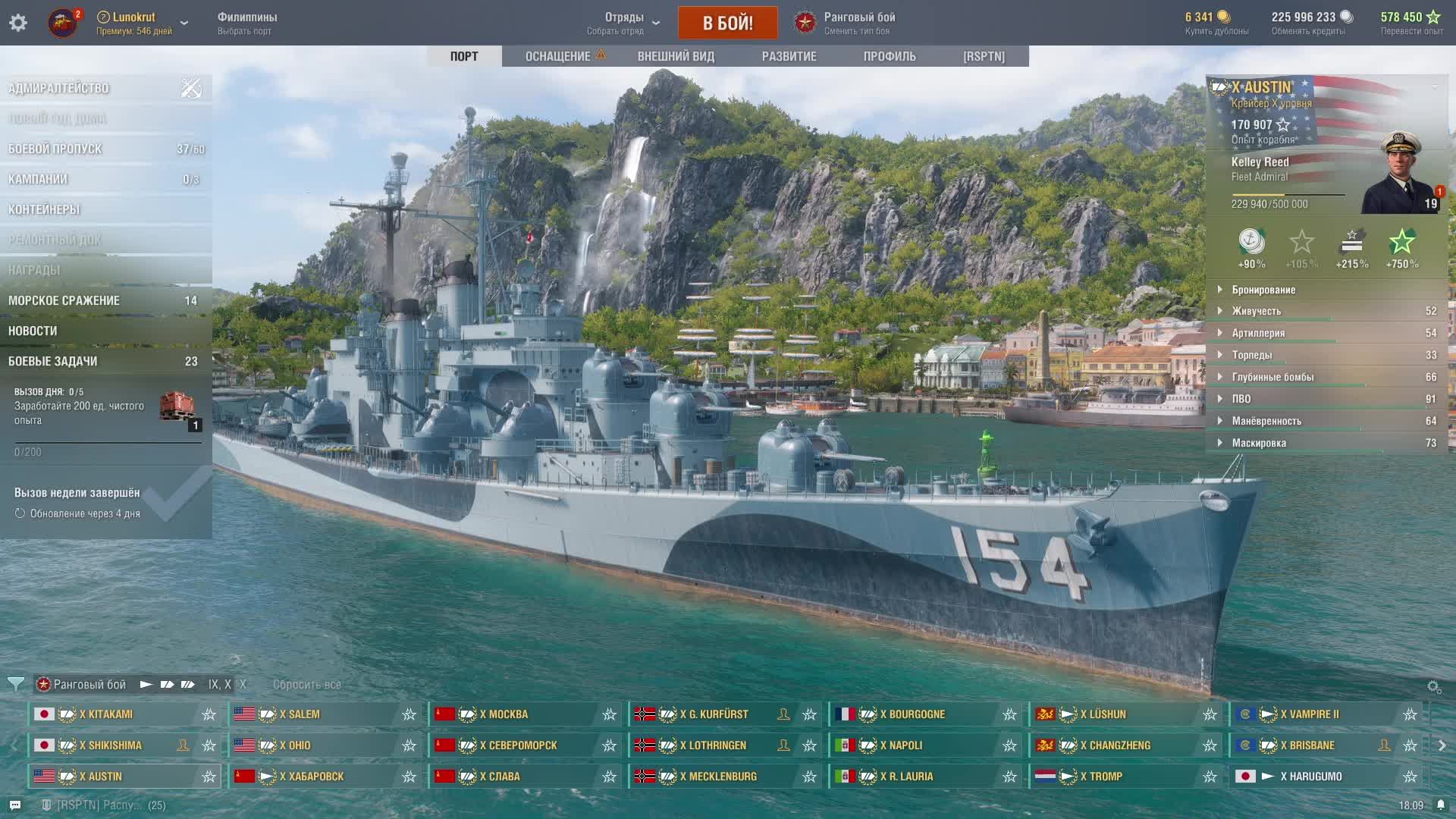Open the Адмиралтейство menu entry
The image size is (1456, 819).
[x=59, y=89]
